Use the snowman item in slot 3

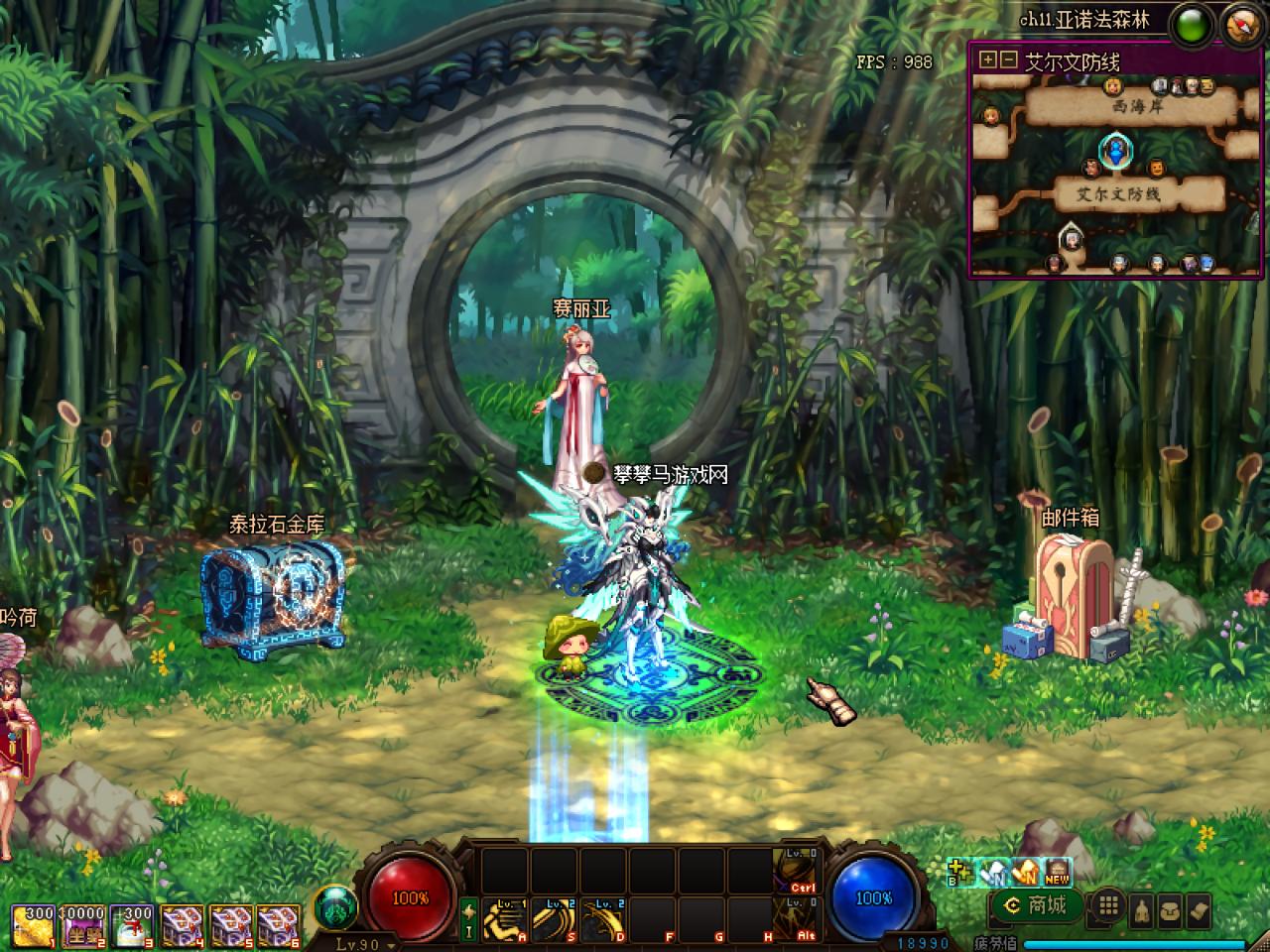(x=132, y=926)
